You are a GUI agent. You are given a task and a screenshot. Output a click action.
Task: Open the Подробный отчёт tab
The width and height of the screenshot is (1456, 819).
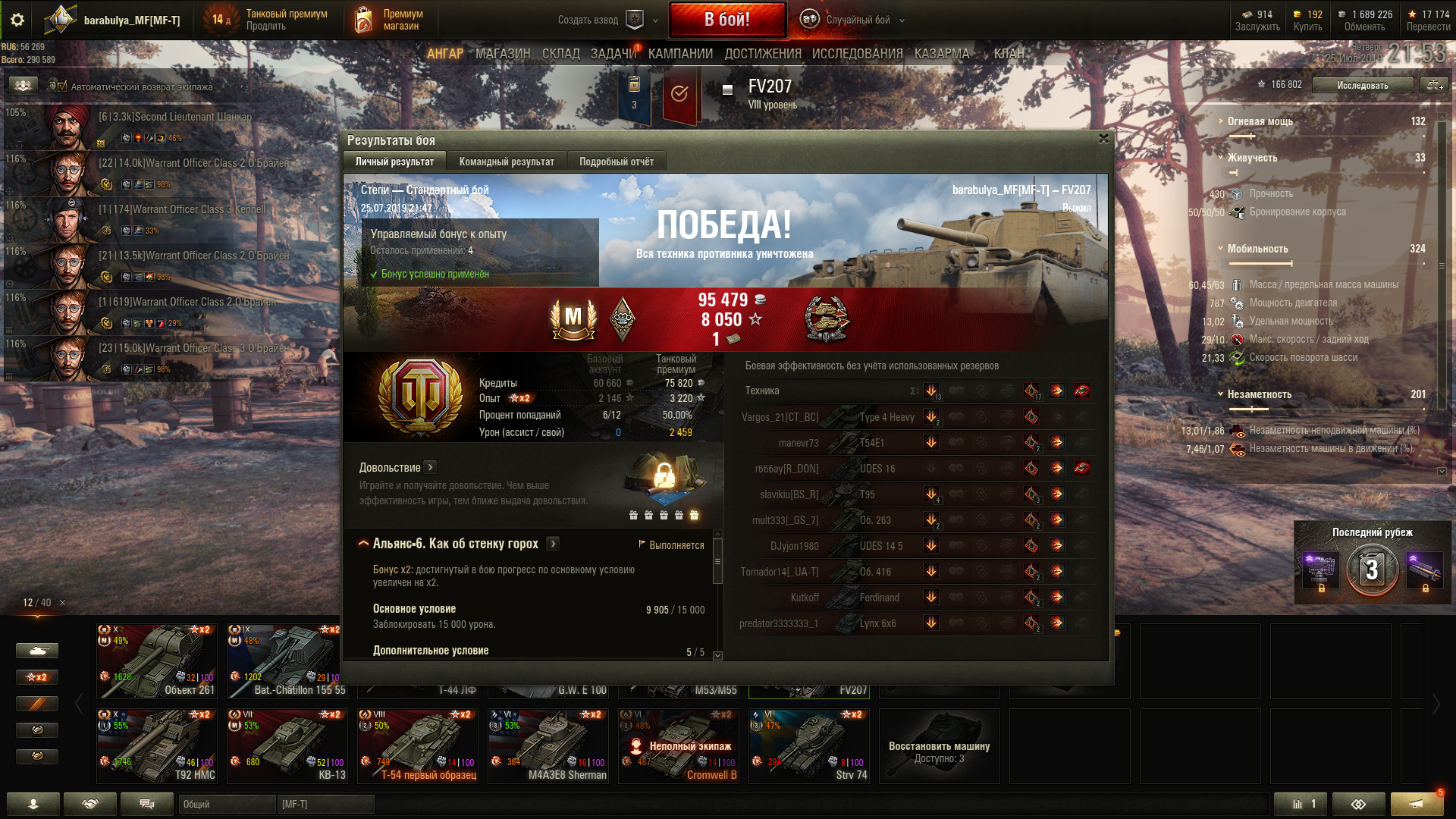coord(616,162)
